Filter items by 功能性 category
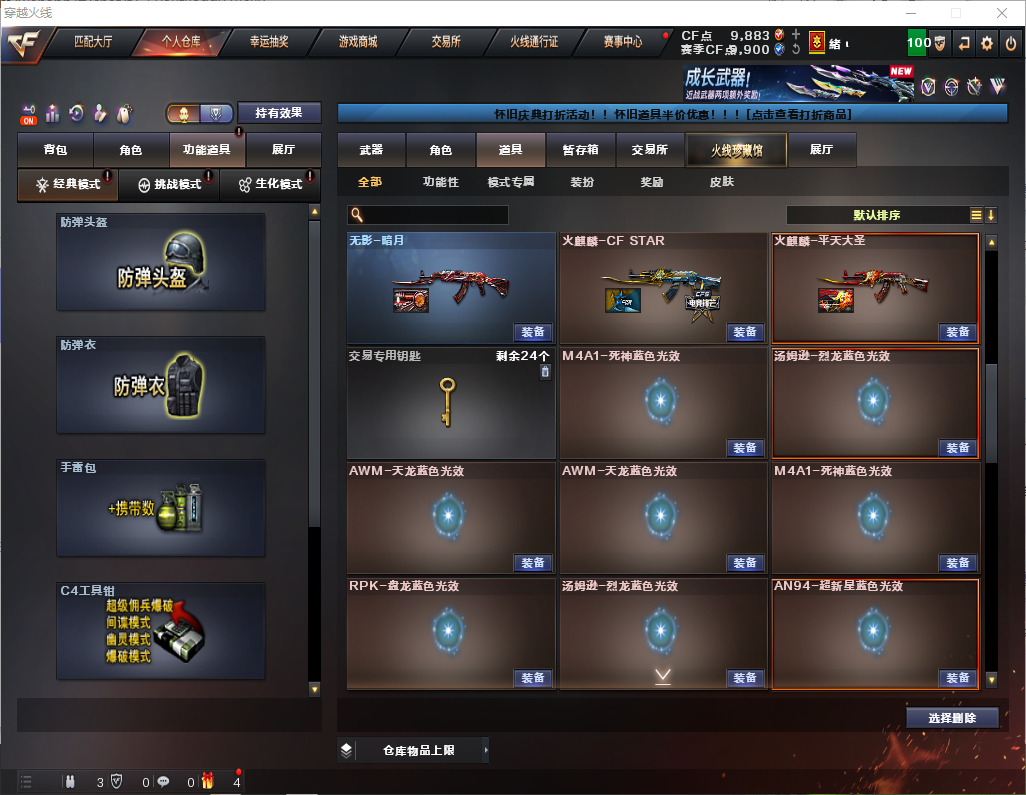1026x795 pixels. 440,182
